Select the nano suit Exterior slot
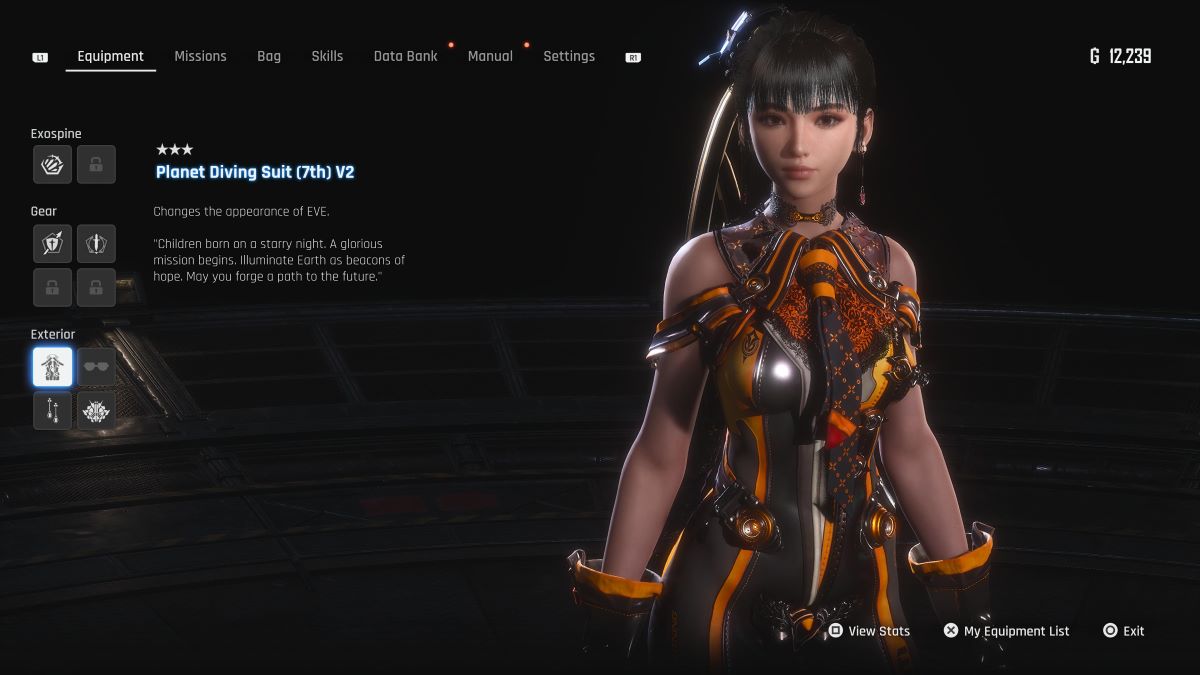This screenshot has width=1200, height=675. [52, 367]
